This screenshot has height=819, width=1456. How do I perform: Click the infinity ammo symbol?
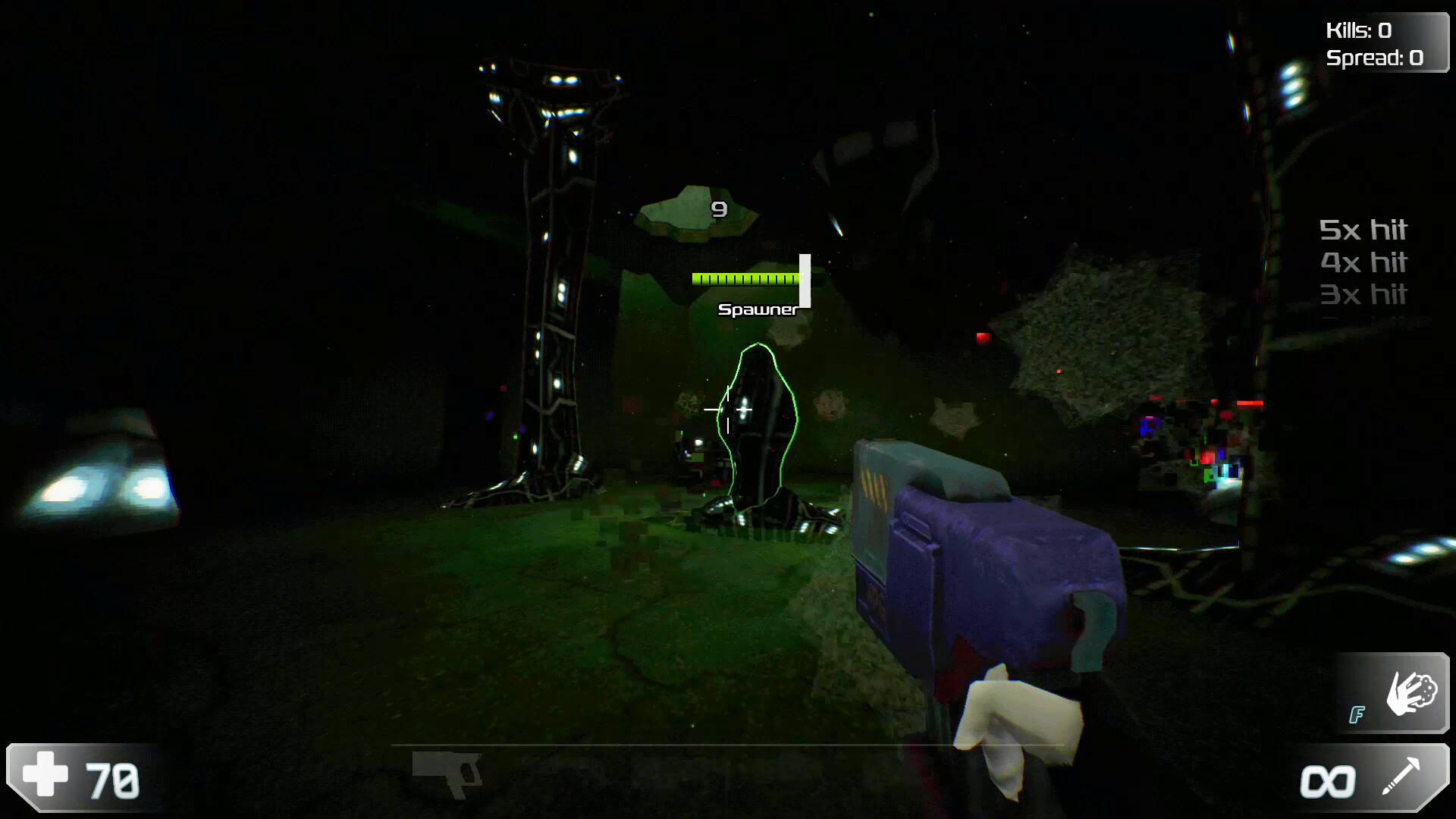click(1328, 781)
